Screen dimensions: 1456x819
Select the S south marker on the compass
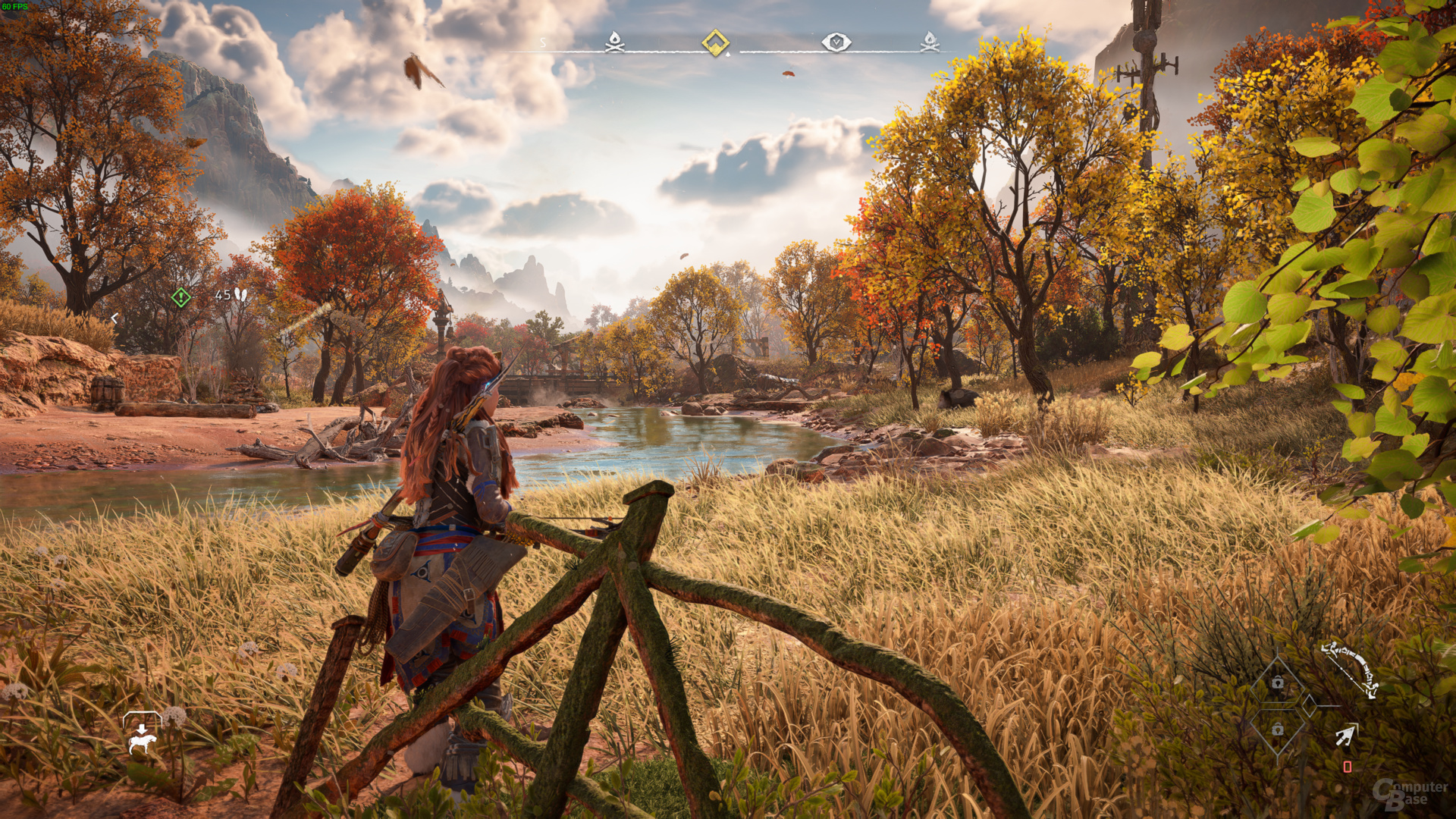[x=543, y=41]
